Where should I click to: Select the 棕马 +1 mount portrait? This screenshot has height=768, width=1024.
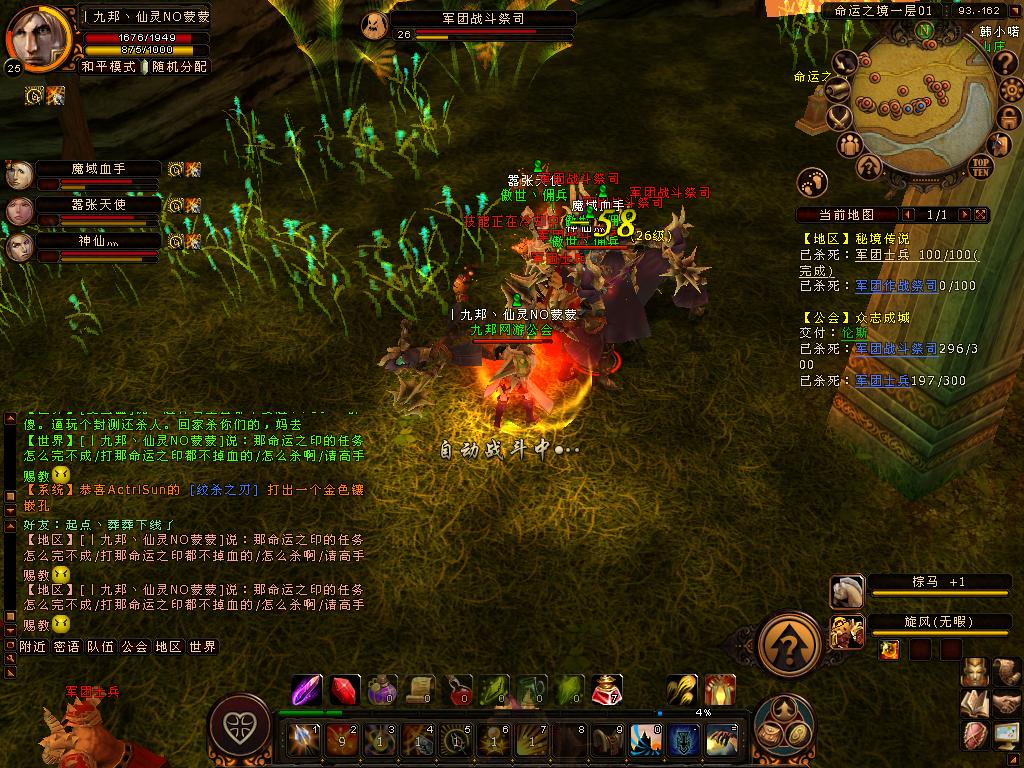[x=847, y=591]
